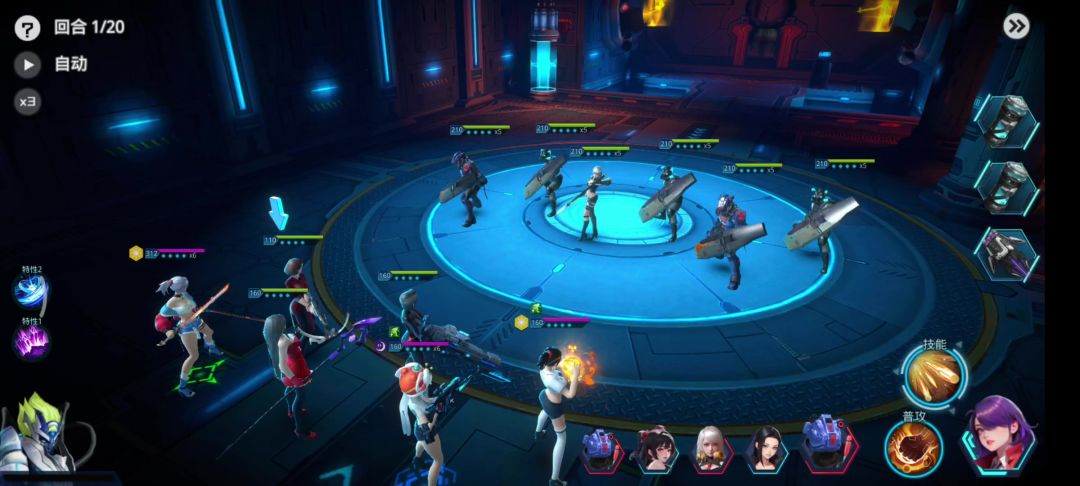1080x486 pixels.
Task: Activate the 技能 skill attack
Action: [934, 375]
